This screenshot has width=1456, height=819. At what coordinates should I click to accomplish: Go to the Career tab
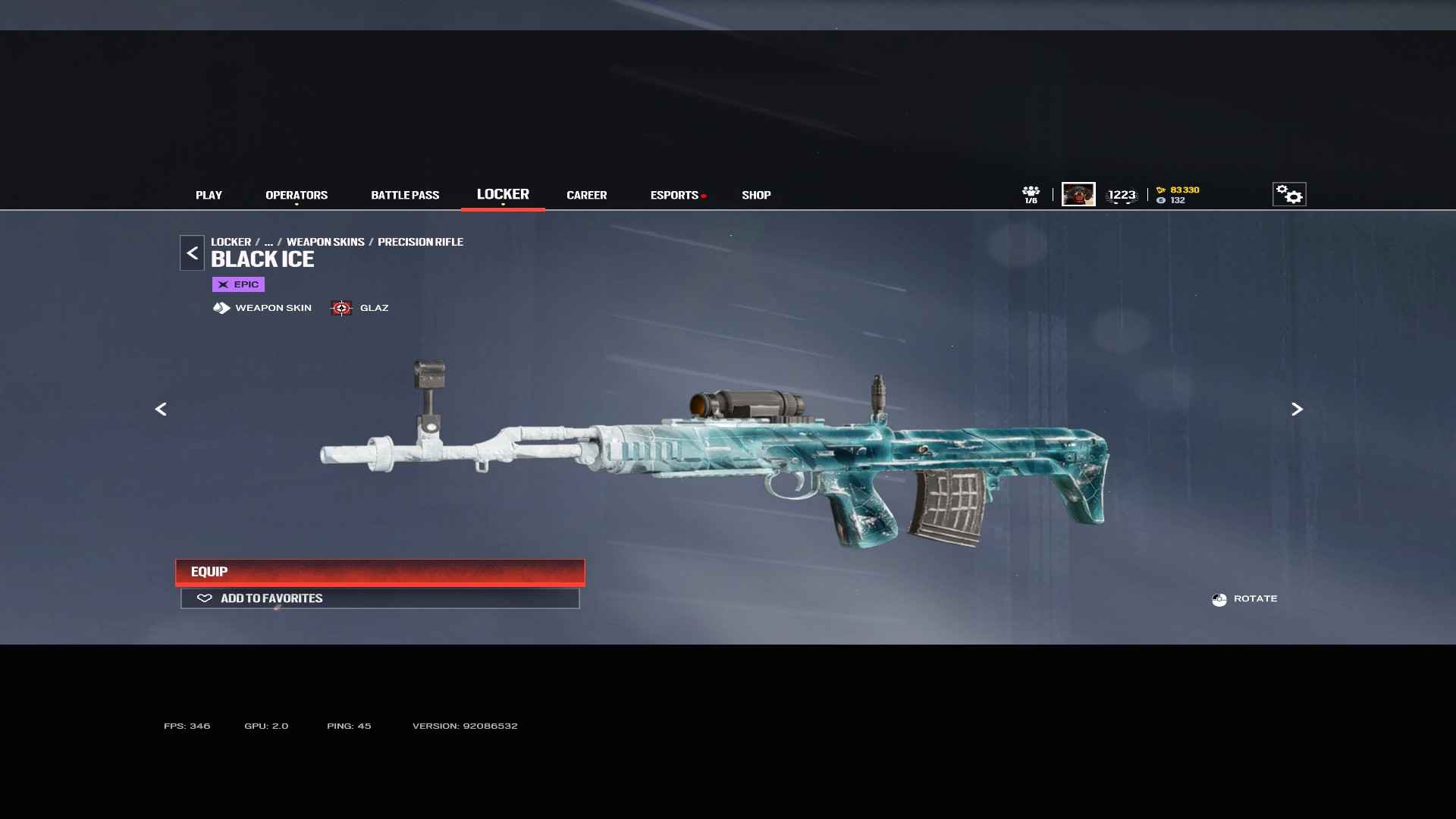(586, 195)
